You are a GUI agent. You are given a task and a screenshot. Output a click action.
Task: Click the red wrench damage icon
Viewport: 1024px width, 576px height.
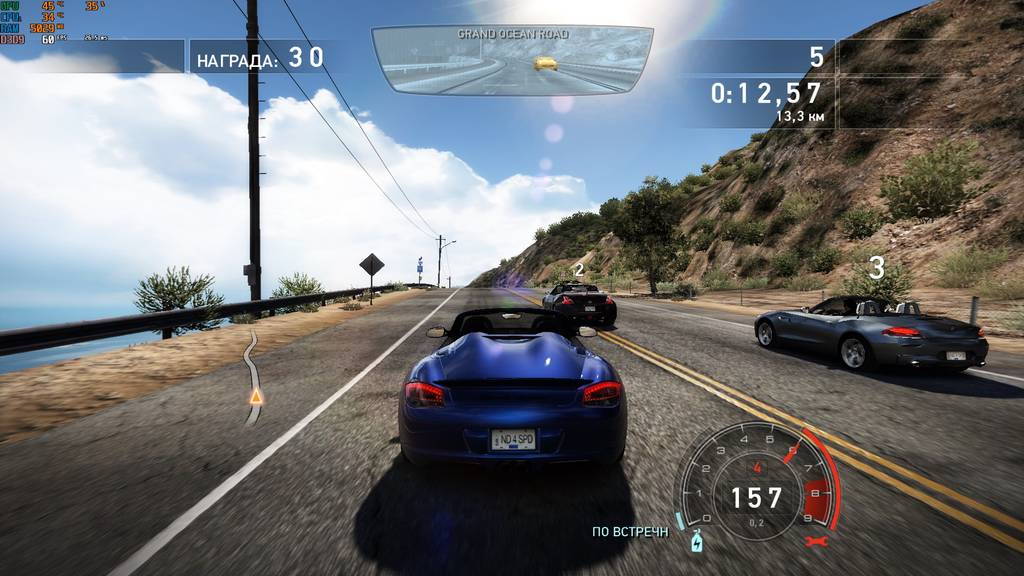coord(815,541)
